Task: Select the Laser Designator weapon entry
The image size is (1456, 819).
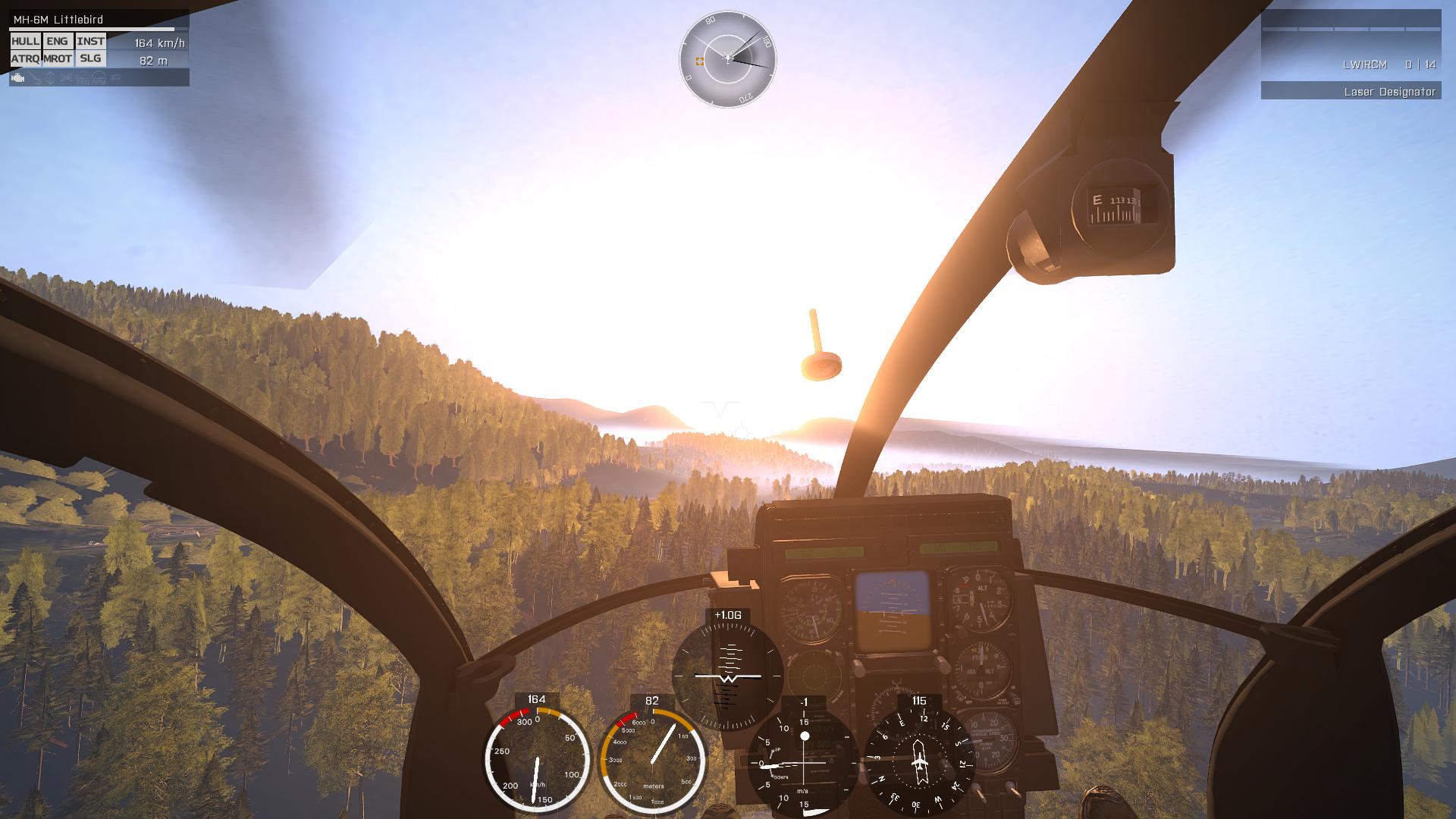Action: tap(1351, 92)
